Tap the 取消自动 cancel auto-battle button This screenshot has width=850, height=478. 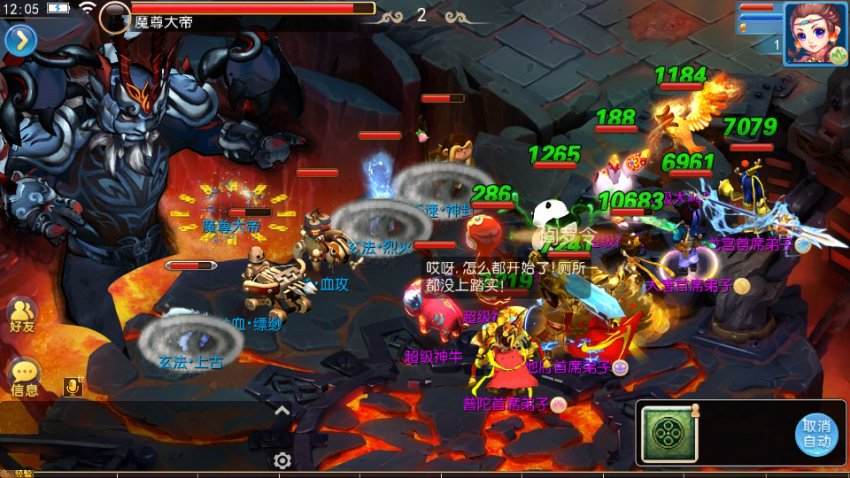(816, 433)
